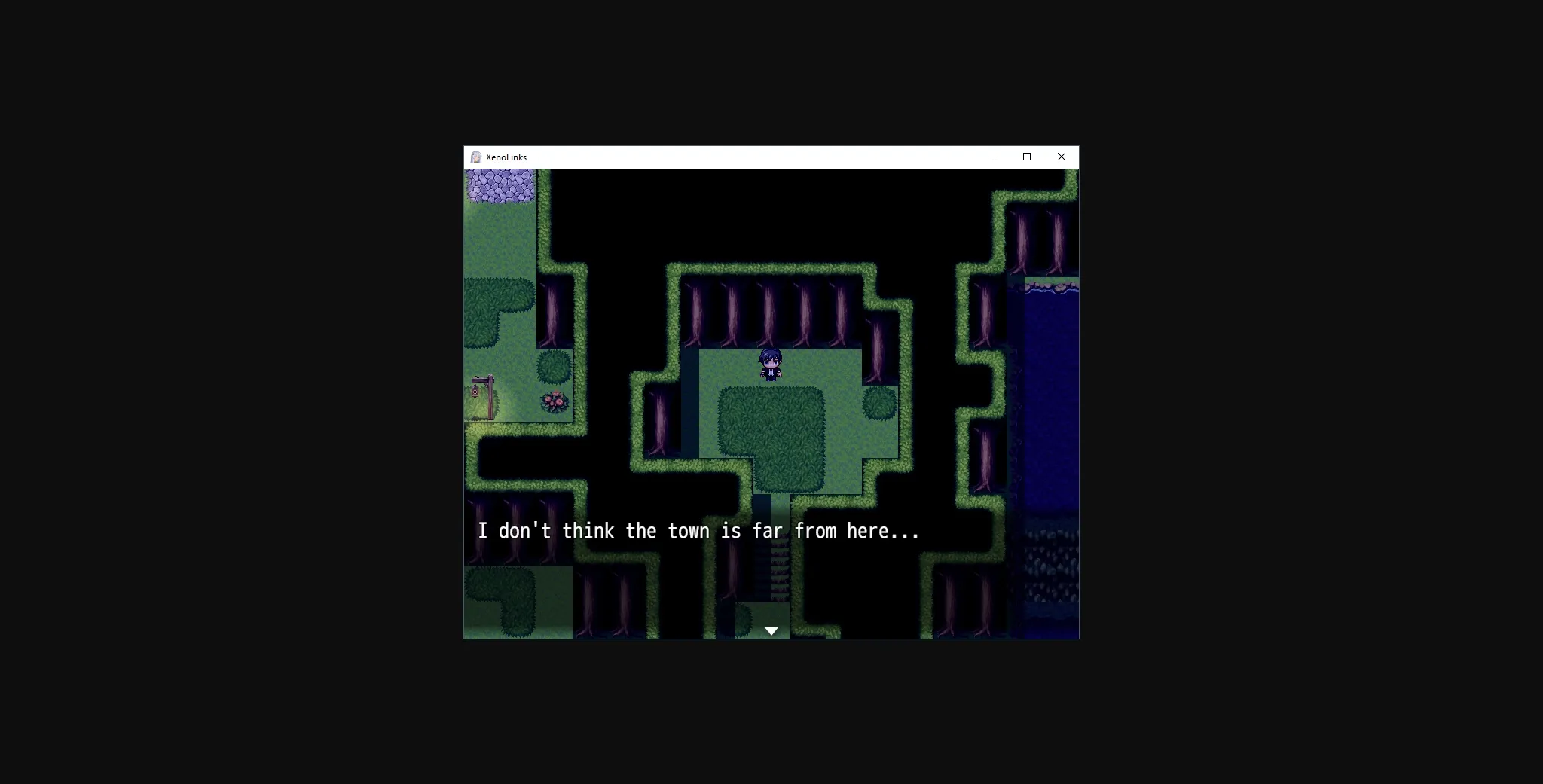Select the player character sprite
This screenshot has width=1543, height=784.
[770, 364]
